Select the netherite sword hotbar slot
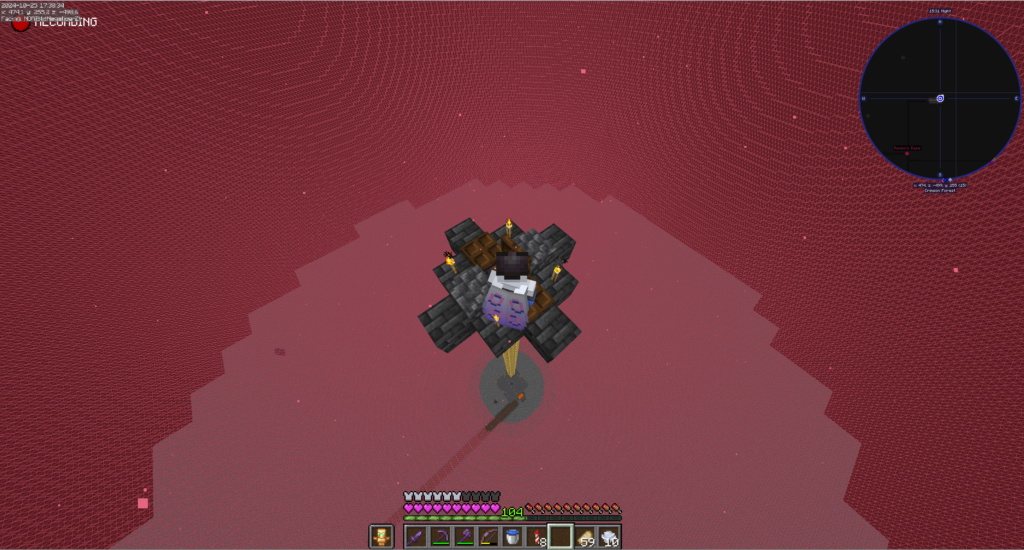1024x550 pixels. coord(416,537)
